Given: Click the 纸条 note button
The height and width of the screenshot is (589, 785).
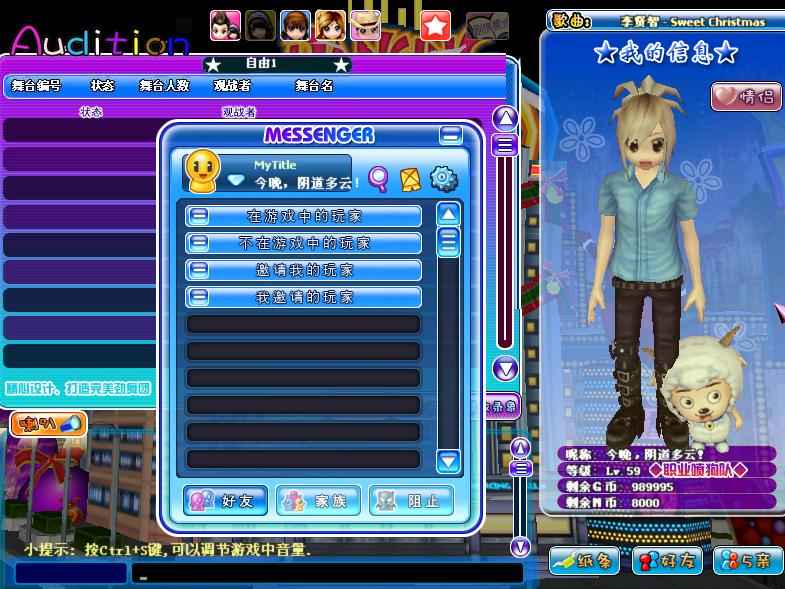Looking at the screenshot, I should pyautogui.click(x=585, y=561).
